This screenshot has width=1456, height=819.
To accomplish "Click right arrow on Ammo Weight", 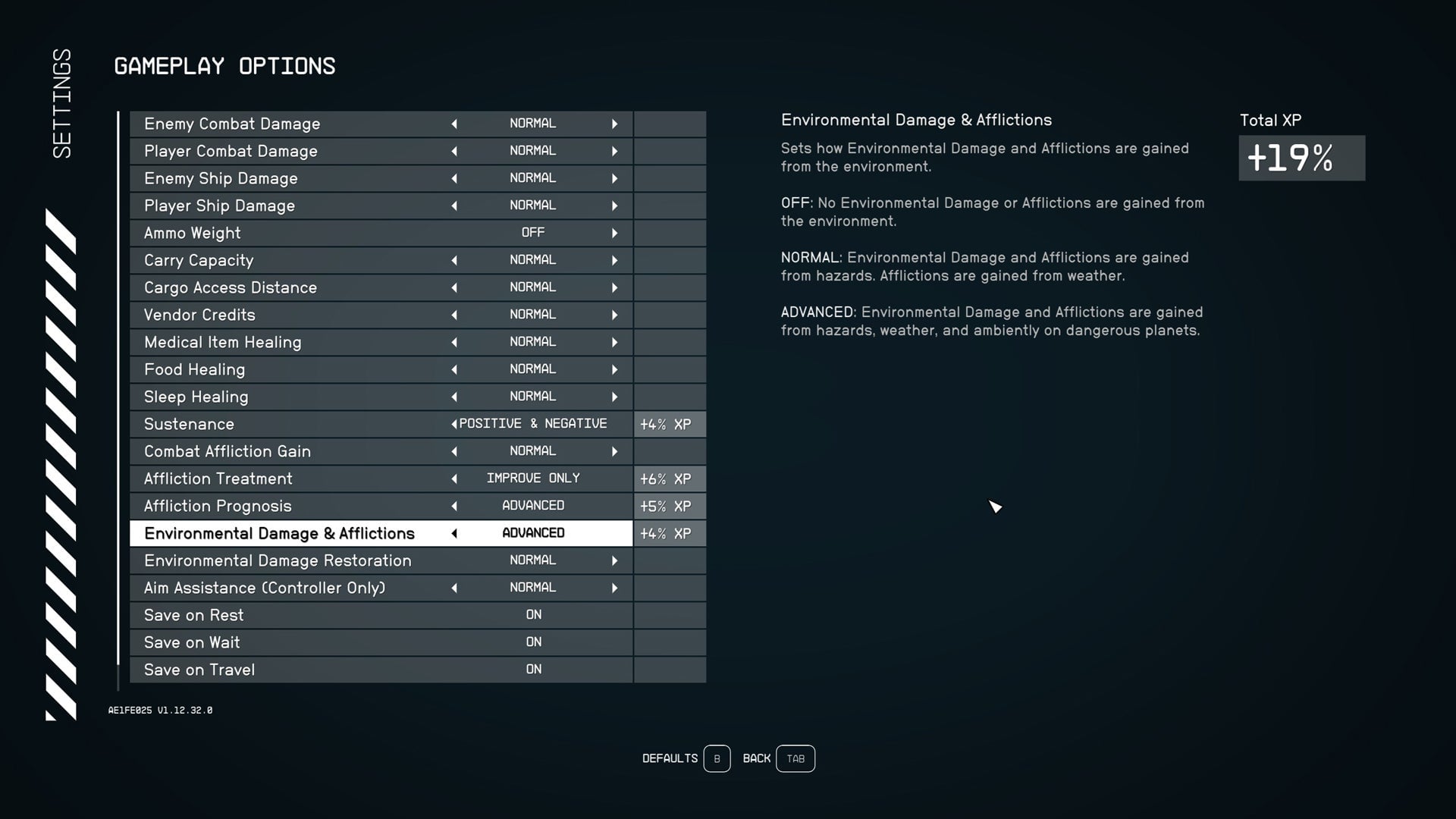I will click(x=614, y=233).
